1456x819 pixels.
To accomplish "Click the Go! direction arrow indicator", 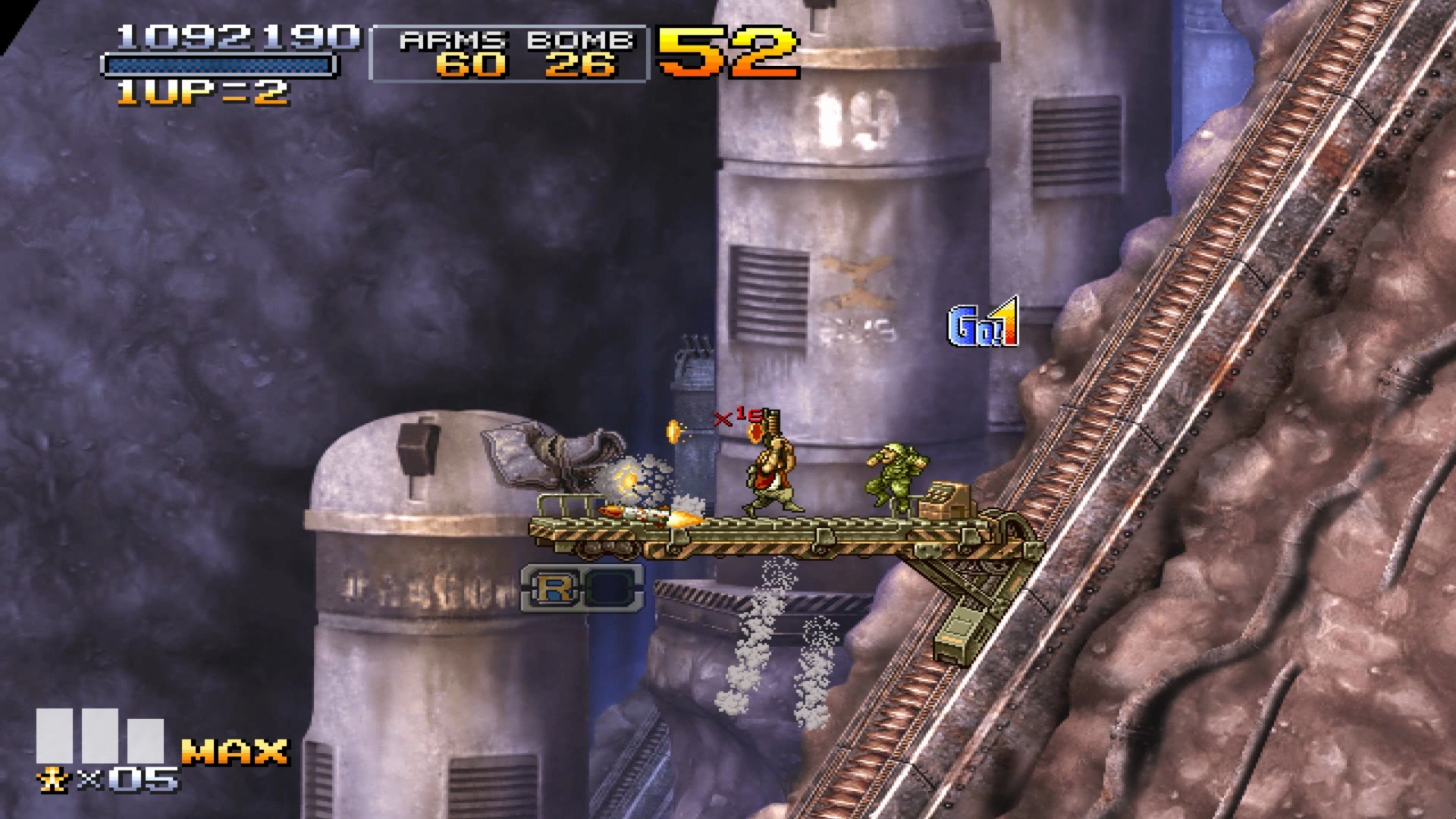I will coord(983,324).
